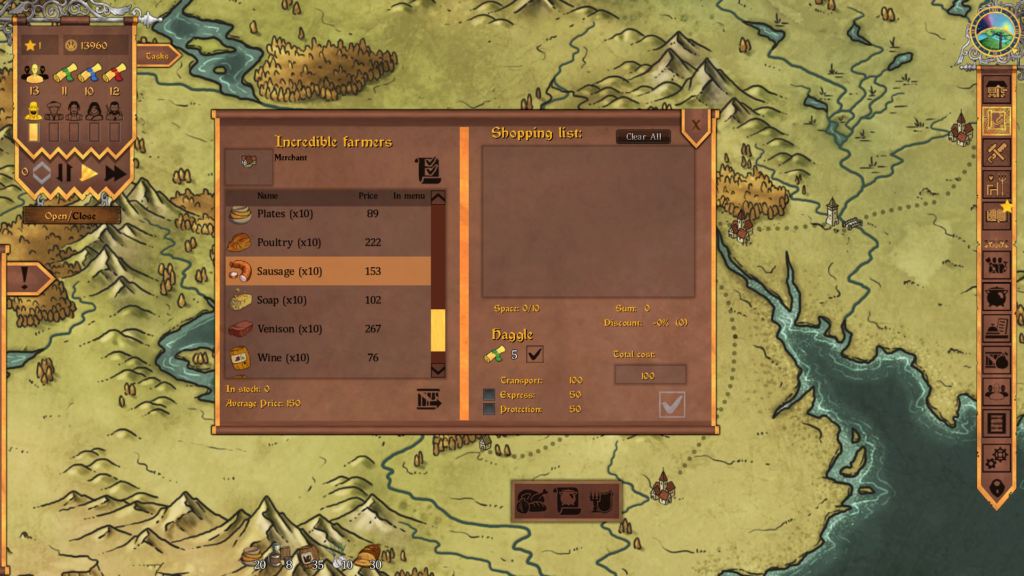Viewport: 1024px width, 576px height.
Task: Confirm the order with the checkmark button
Action: 672,404
